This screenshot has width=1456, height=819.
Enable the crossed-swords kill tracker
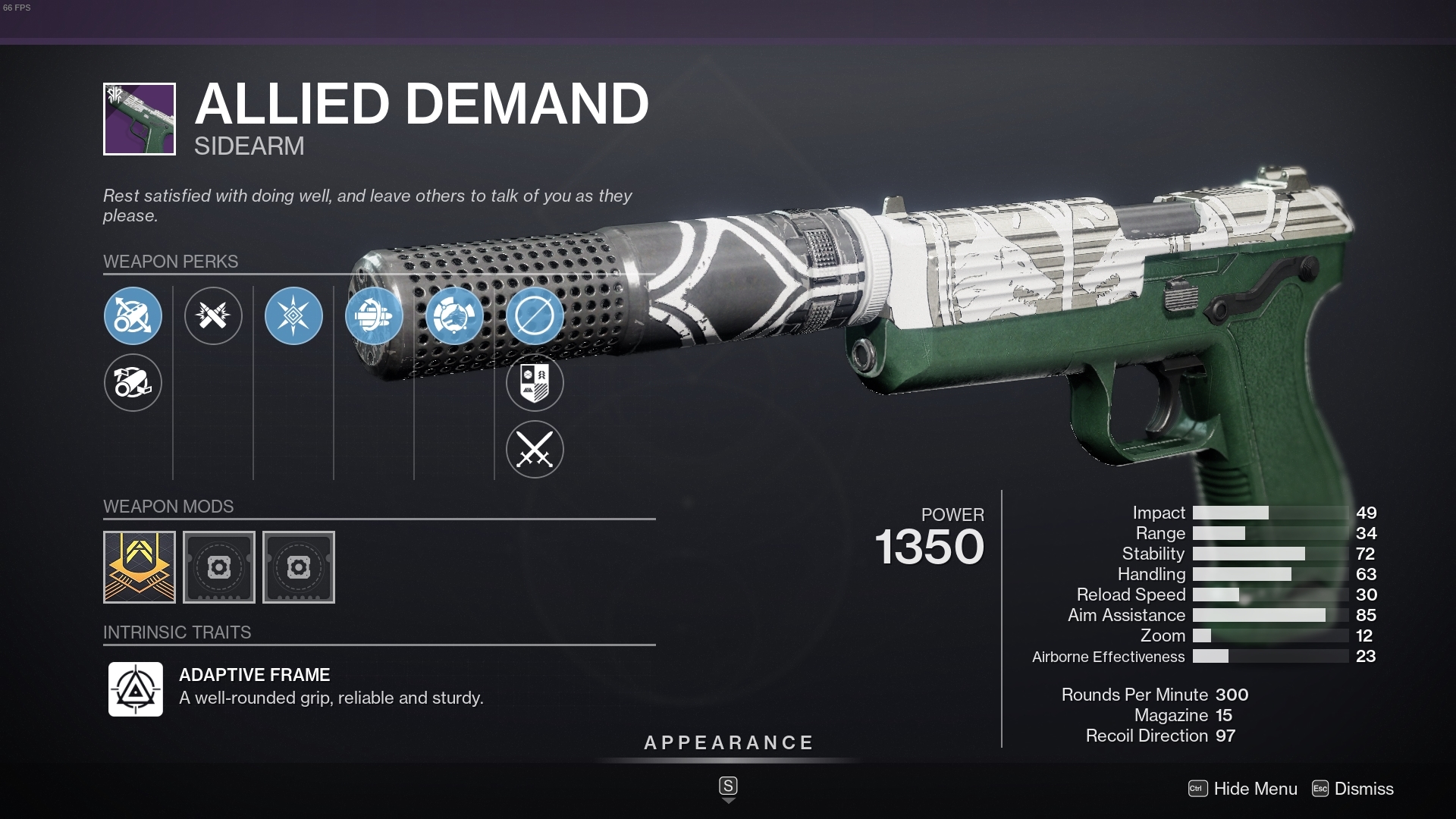(535, 449)
